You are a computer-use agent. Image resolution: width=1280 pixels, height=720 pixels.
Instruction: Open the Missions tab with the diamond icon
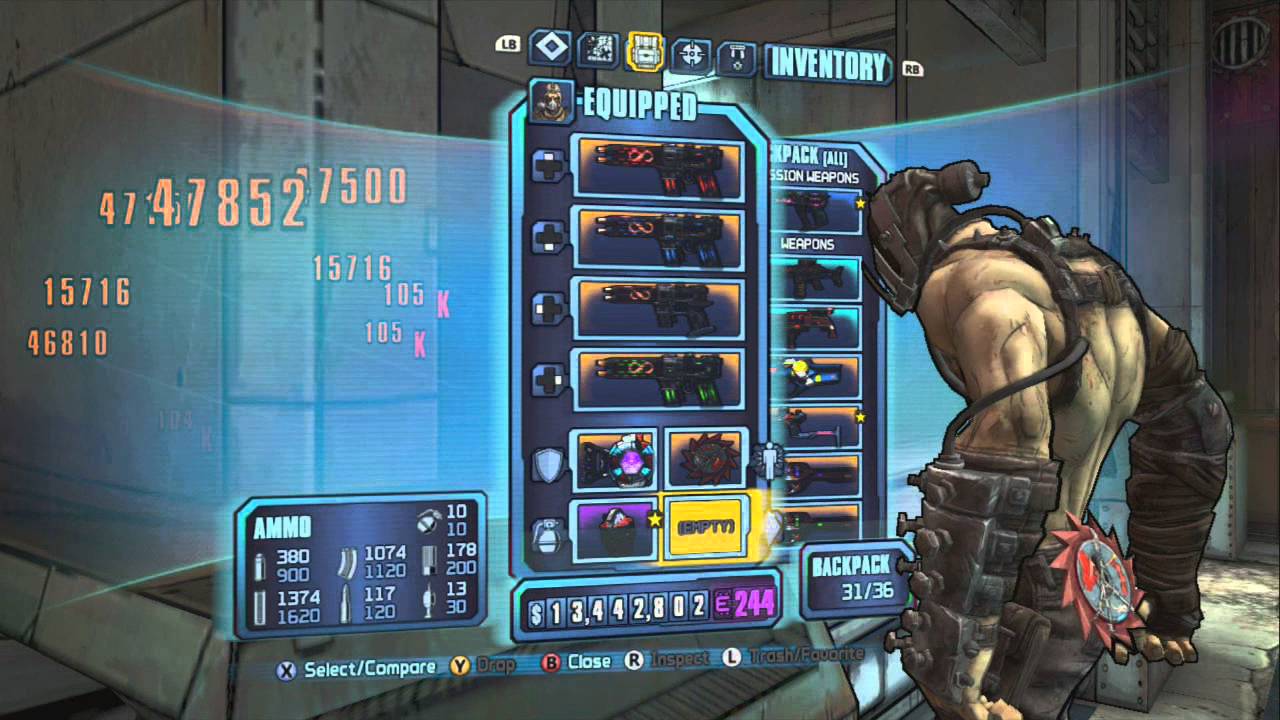tap(550, 49)
